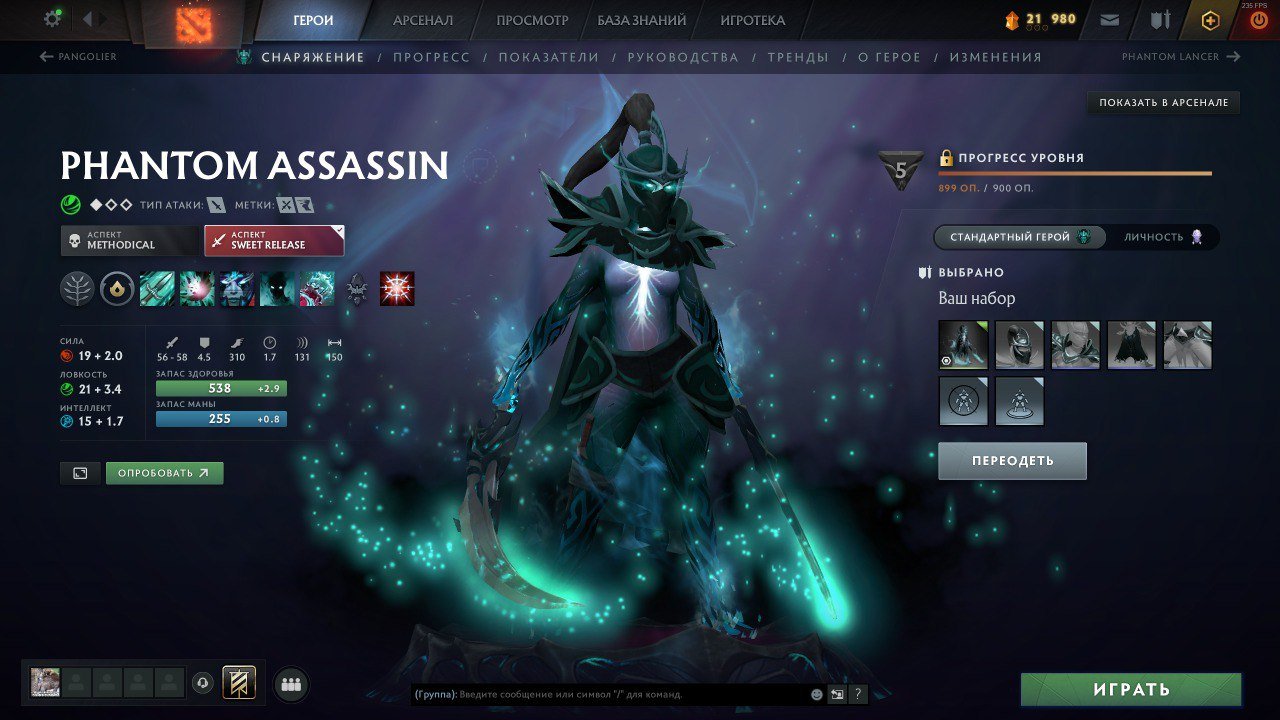Select the Sweet Release aspect

(x=274, y=240)
